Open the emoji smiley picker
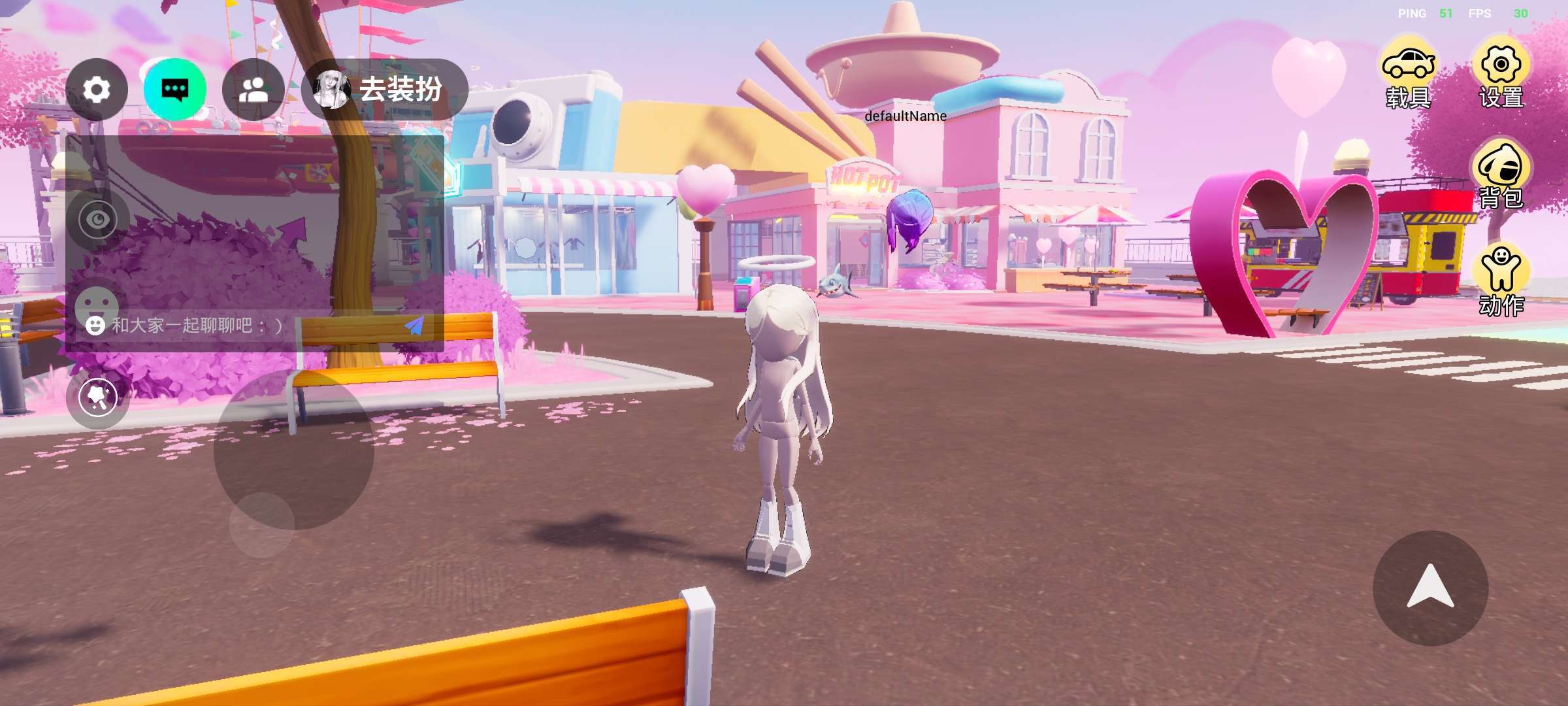The width and height of the screenshot is (1568, 706). click(96, 325)
